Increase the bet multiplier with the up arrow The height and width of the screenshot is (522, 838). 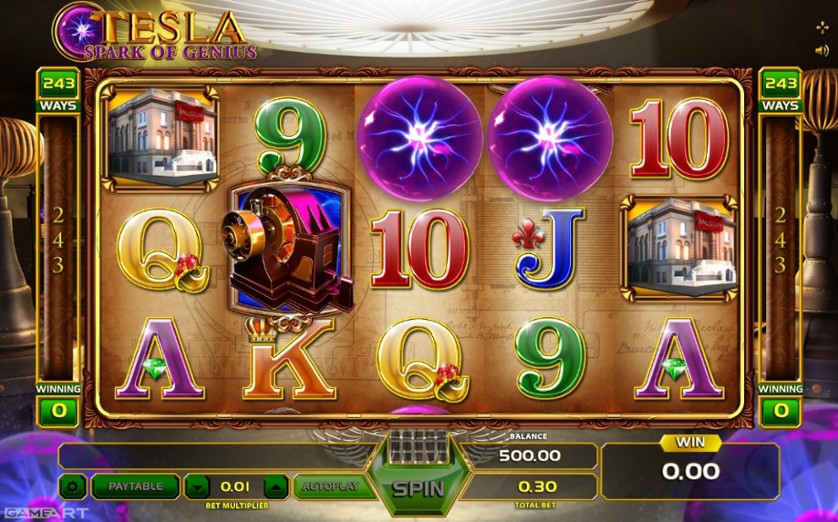[275, 487]
